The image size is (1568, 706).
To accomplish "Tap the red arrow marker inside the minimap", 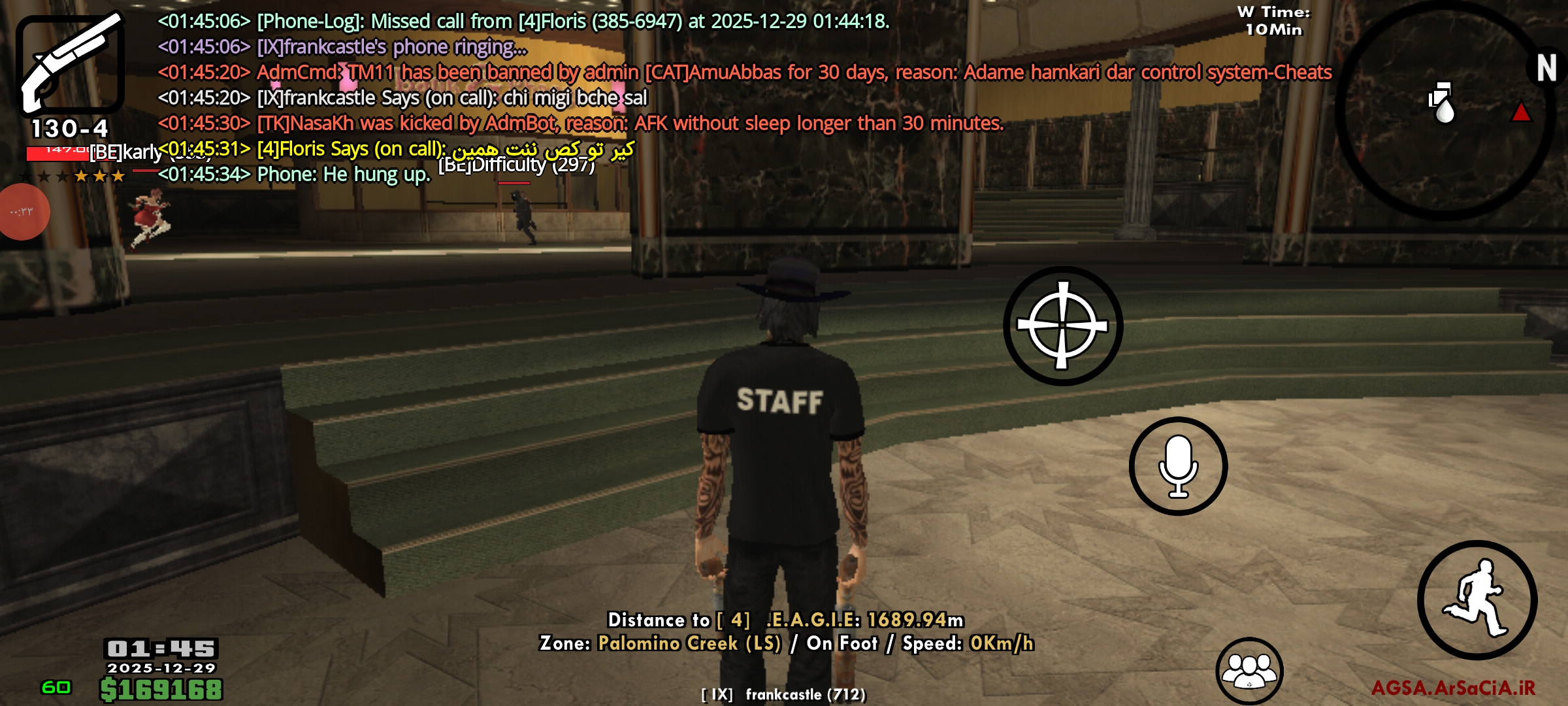I will click(x=1522, y=112).
